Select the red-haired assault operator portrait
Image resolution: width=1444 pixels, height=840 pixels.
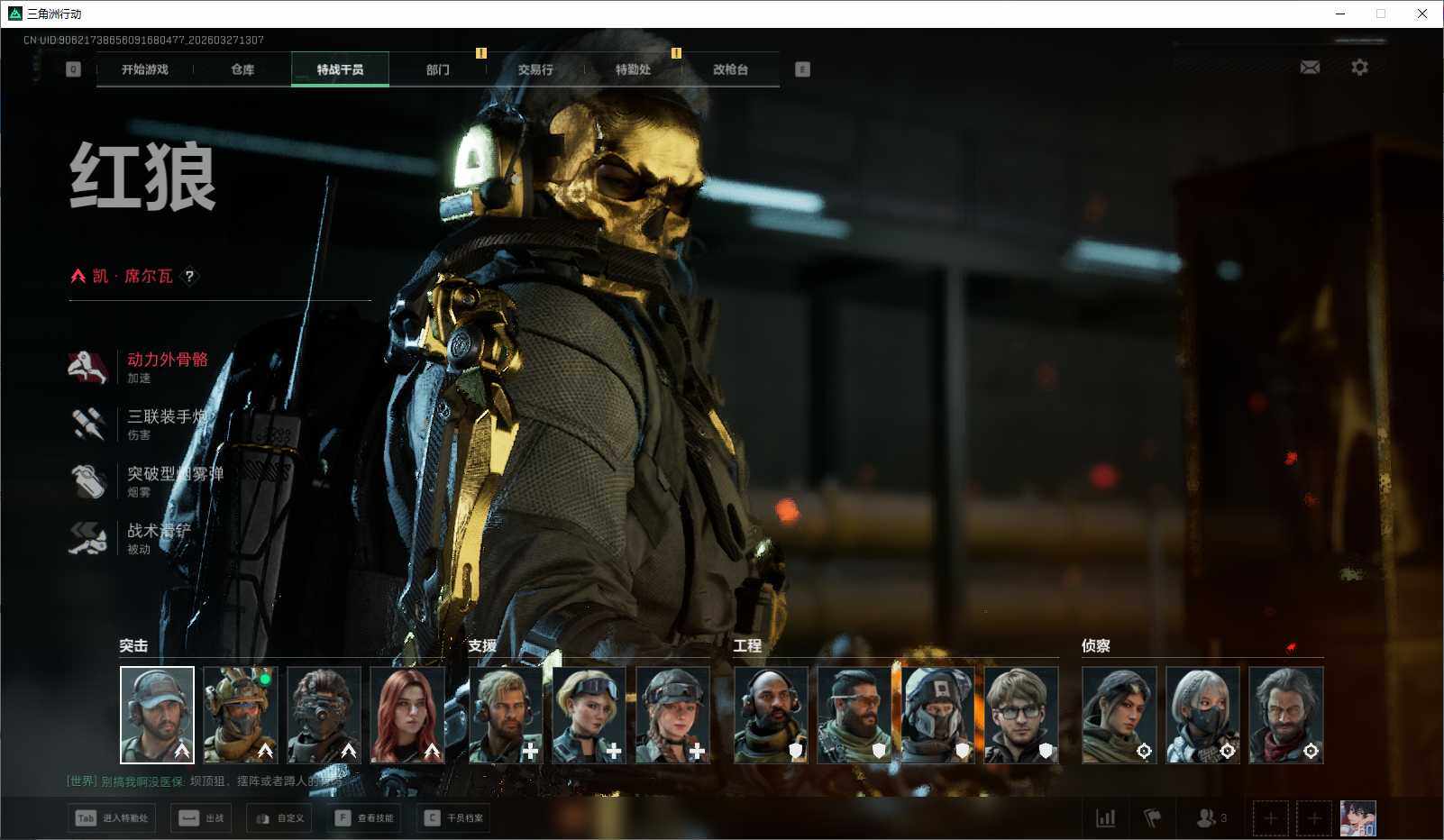tap(407, 715)
